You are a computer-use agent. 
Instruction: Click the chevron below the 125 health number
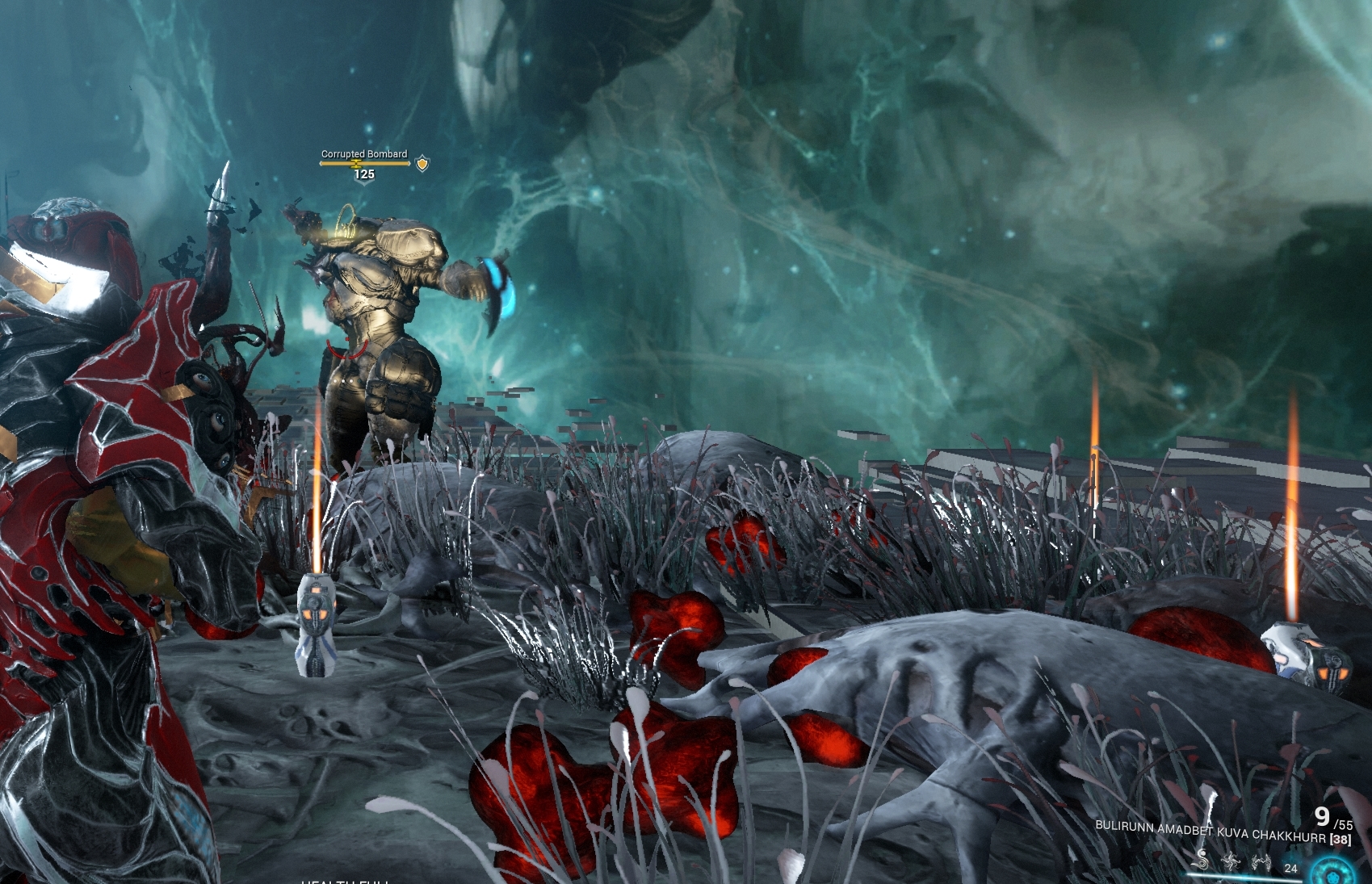(363, 182)
